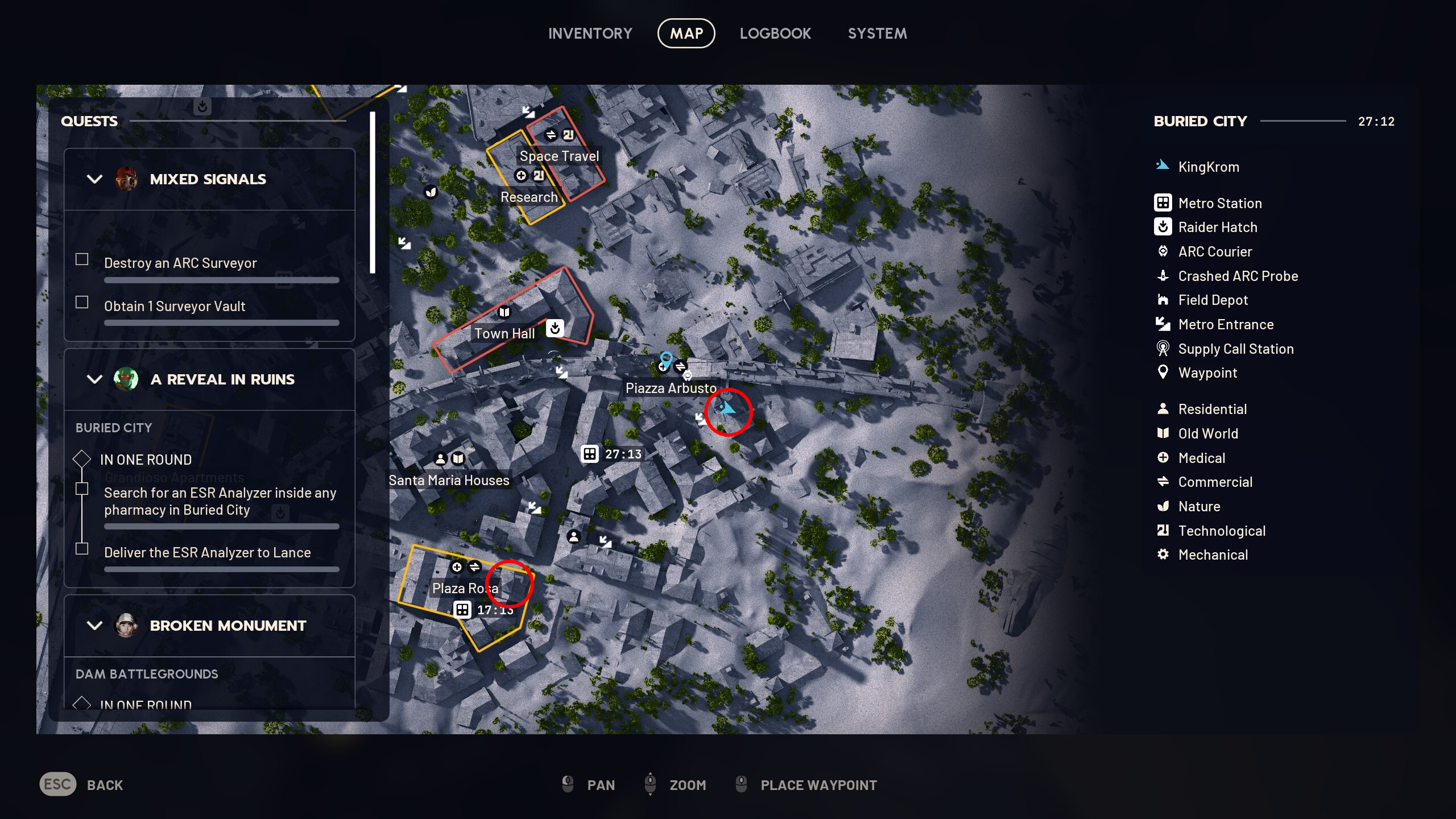The image size is (1456, 819).
Task: Click the Raider Hatch icon near Town Hall
Action: [x=555, y=328]
